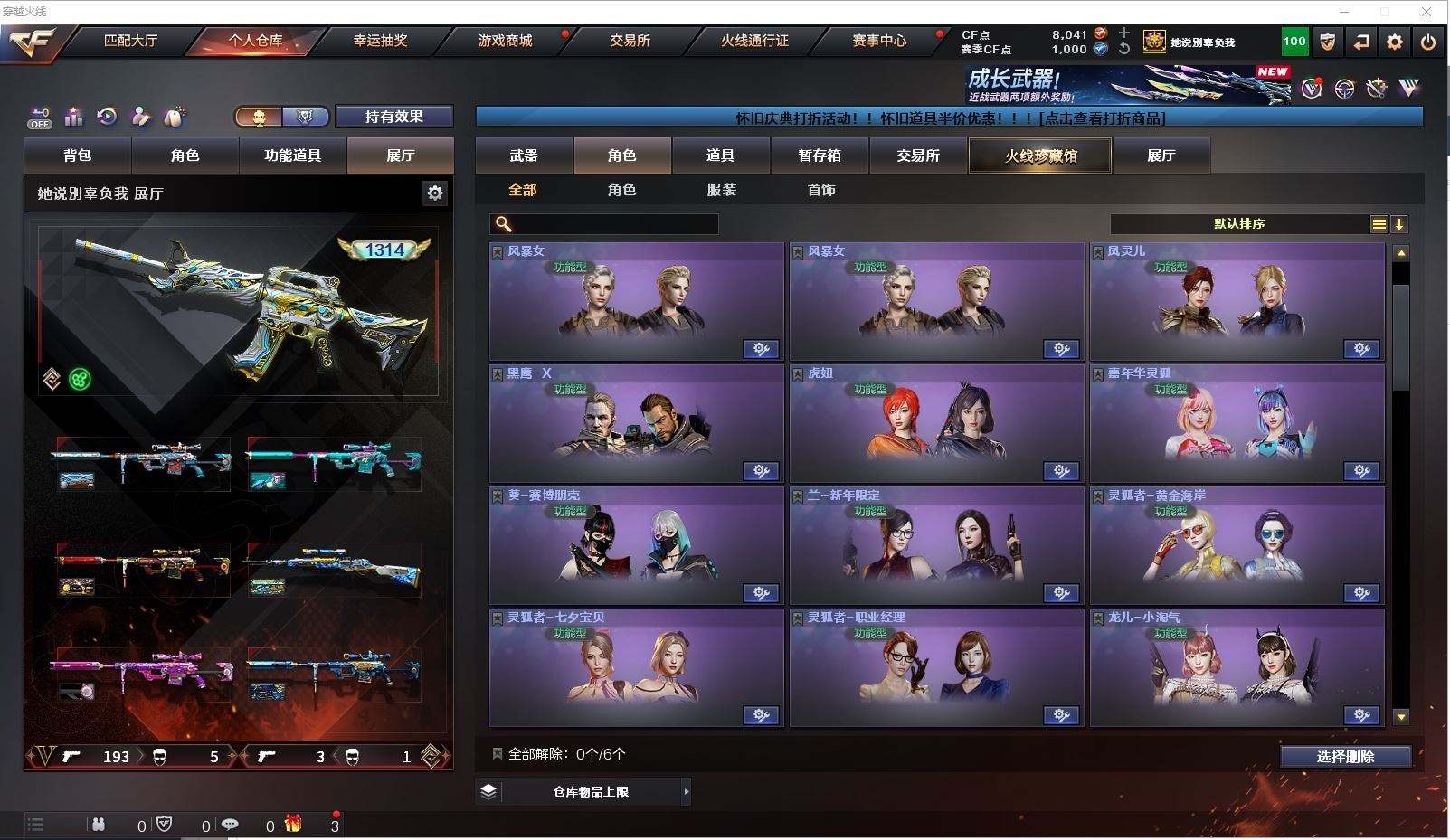This screenshot has width=1450, height=840.
Task: Open the 火线通行证 battle pass
Action: [x=754, y=41]
